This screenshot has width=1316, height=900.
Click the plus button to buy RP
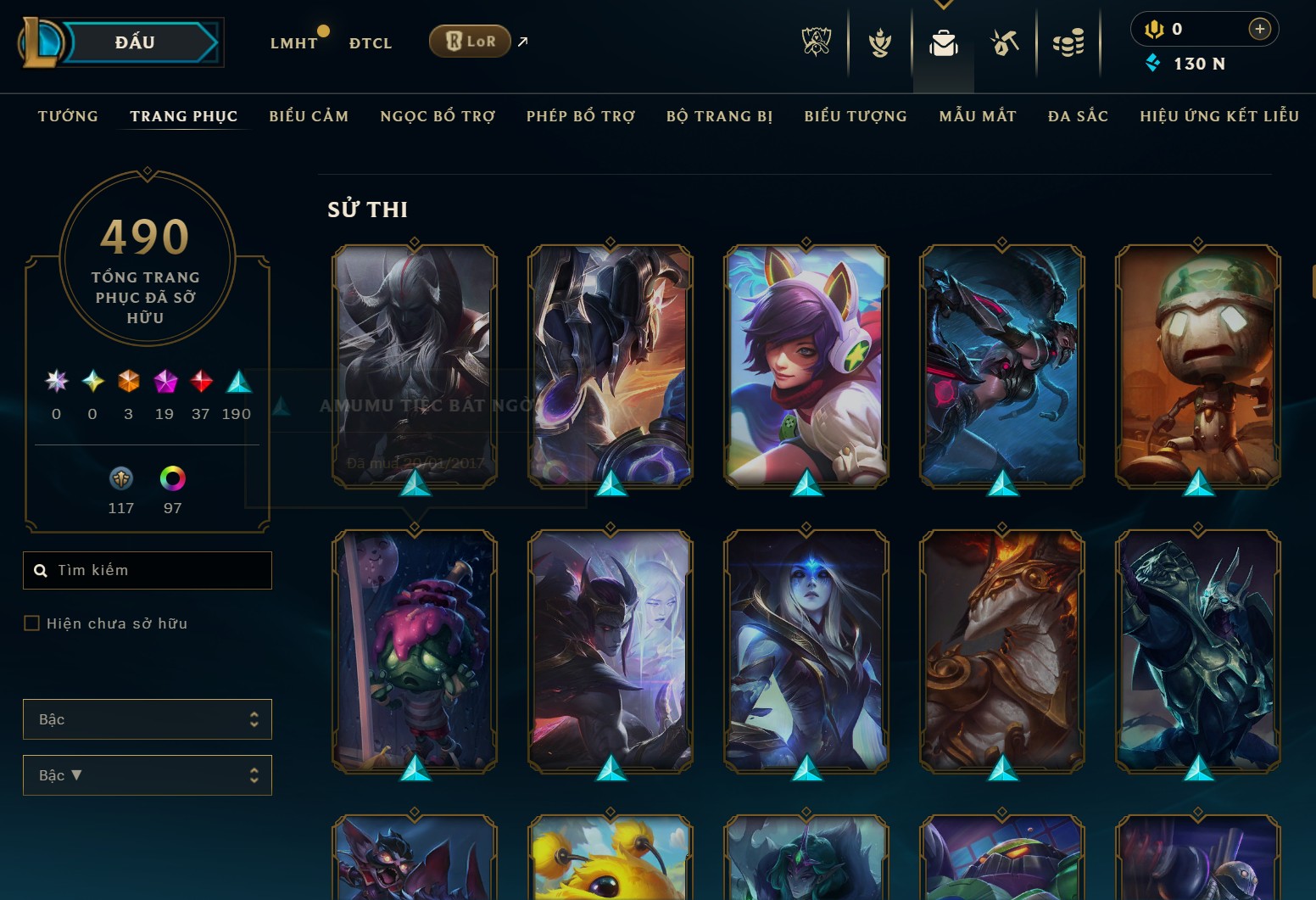1260,28
